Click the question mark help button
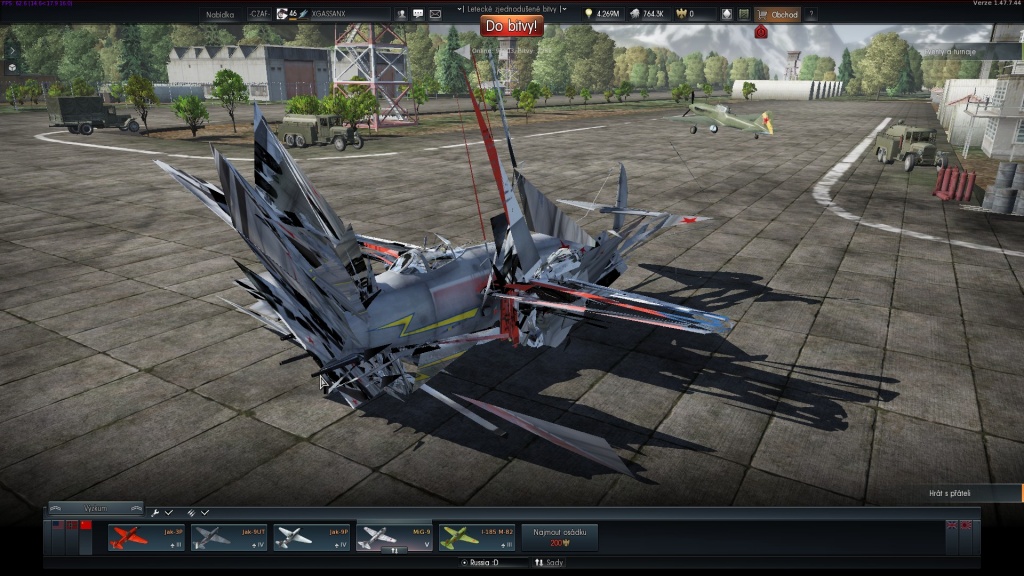The height and width of the screenshot is (576, 1024). click(x=810, y=14)
